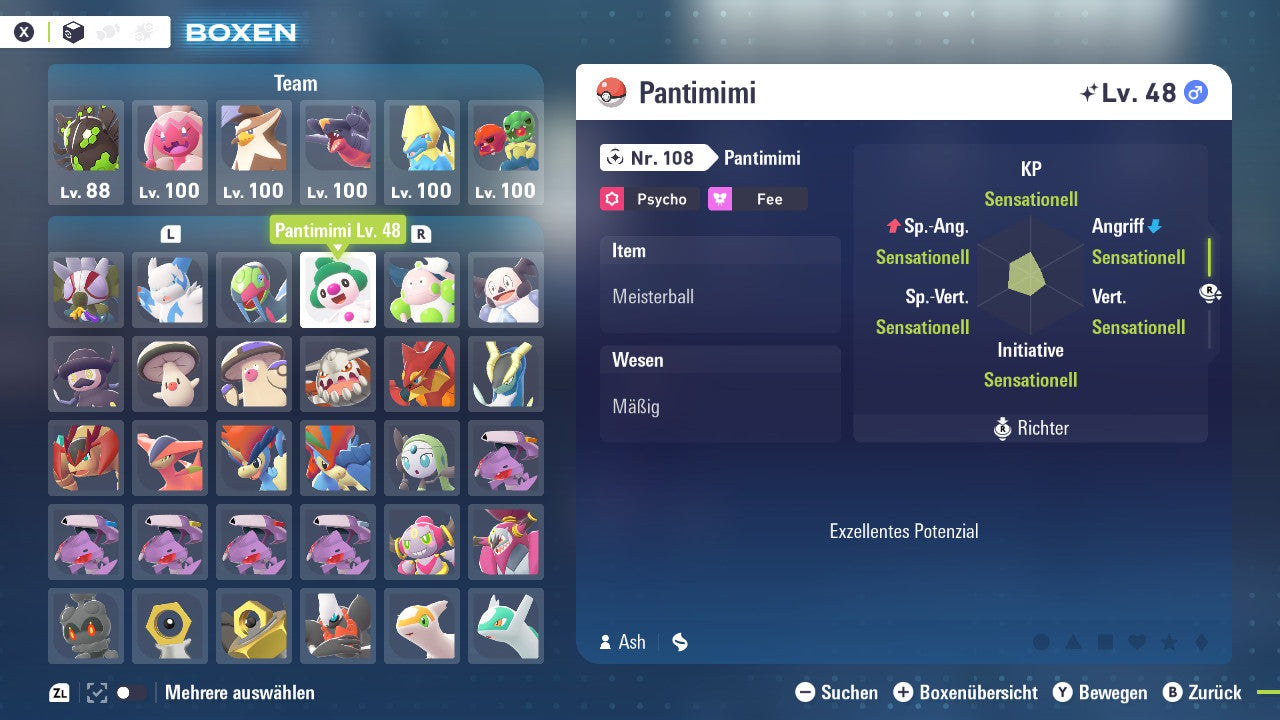Select the Psycho type badge
Viewport: 1280px width, 720px height.
point(648,199)
